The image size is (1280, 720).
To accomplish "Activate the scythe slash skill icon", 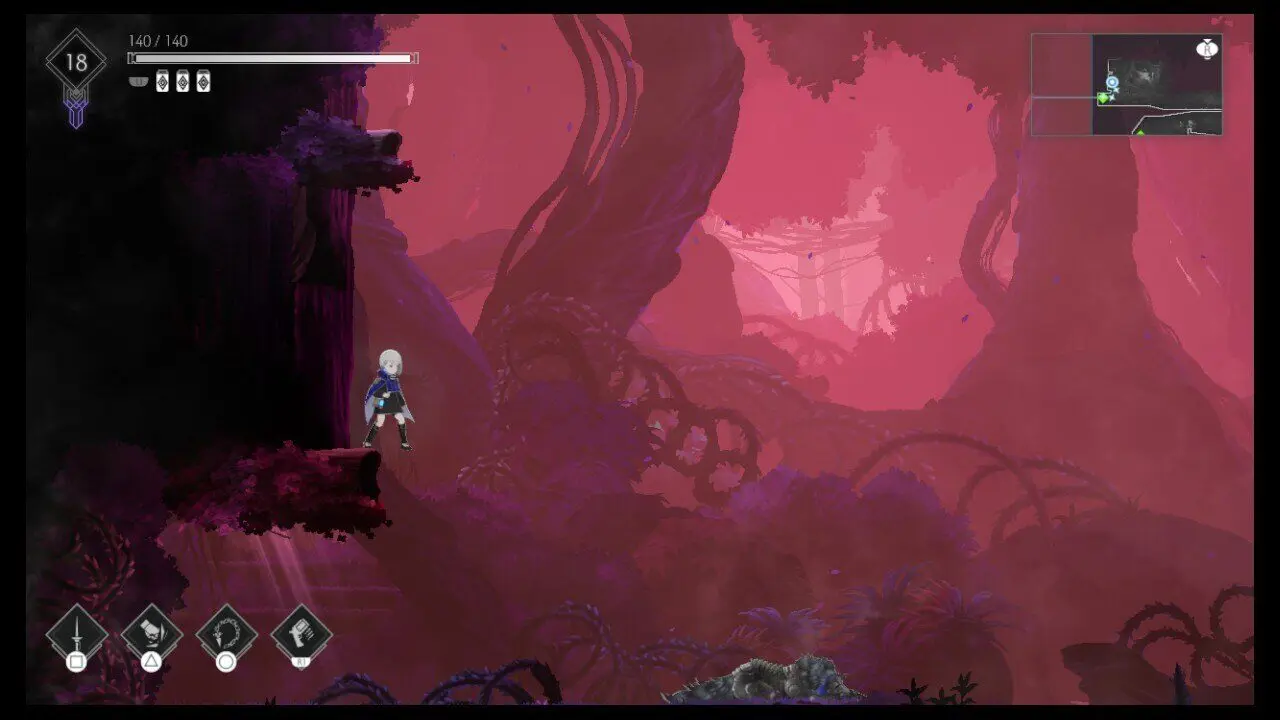I will click(151, 634).
